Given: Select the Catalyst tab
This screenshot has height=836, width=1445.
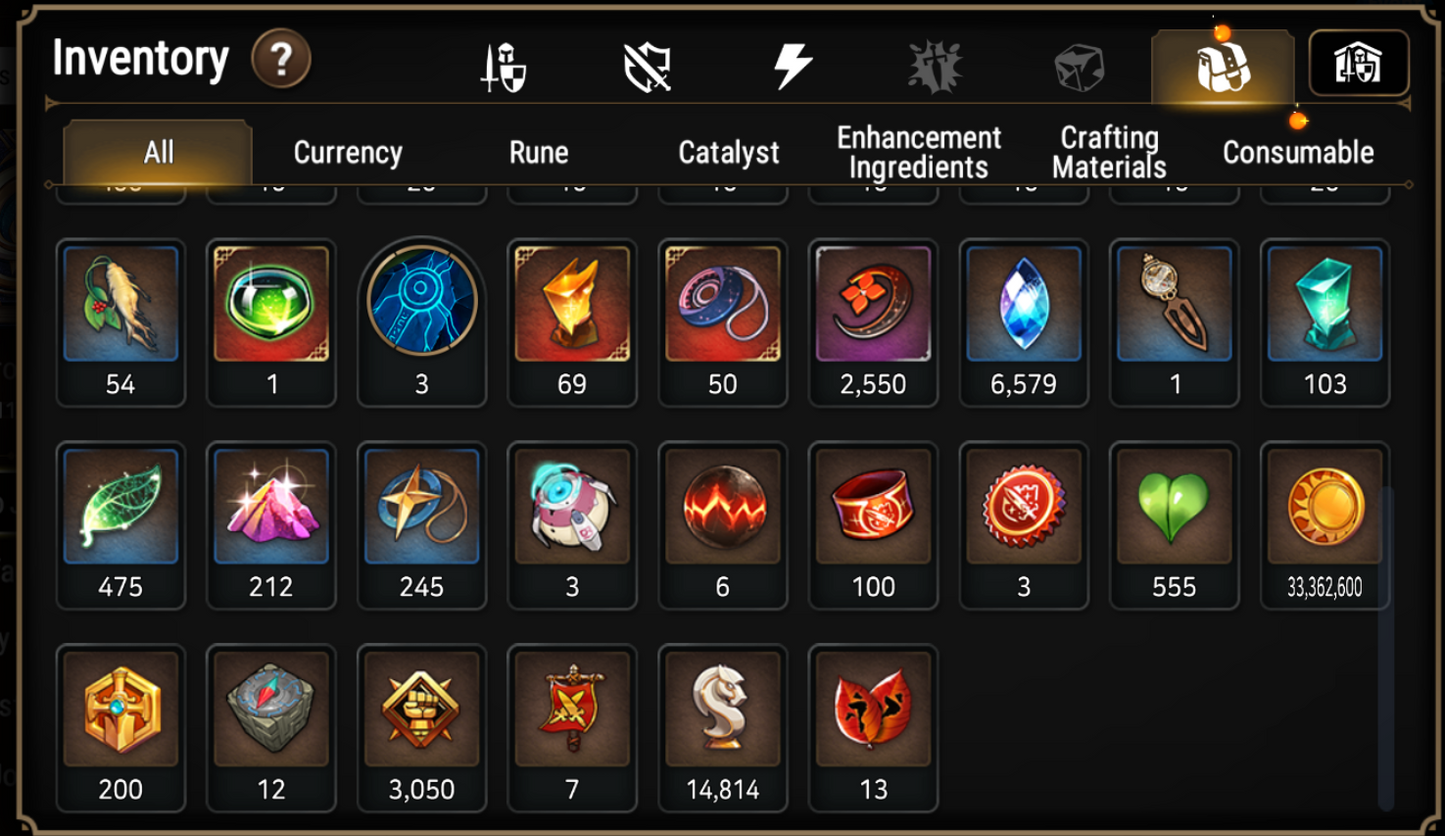Looking at the screenshot, I should pyautogui.click(x=728, y=152).
